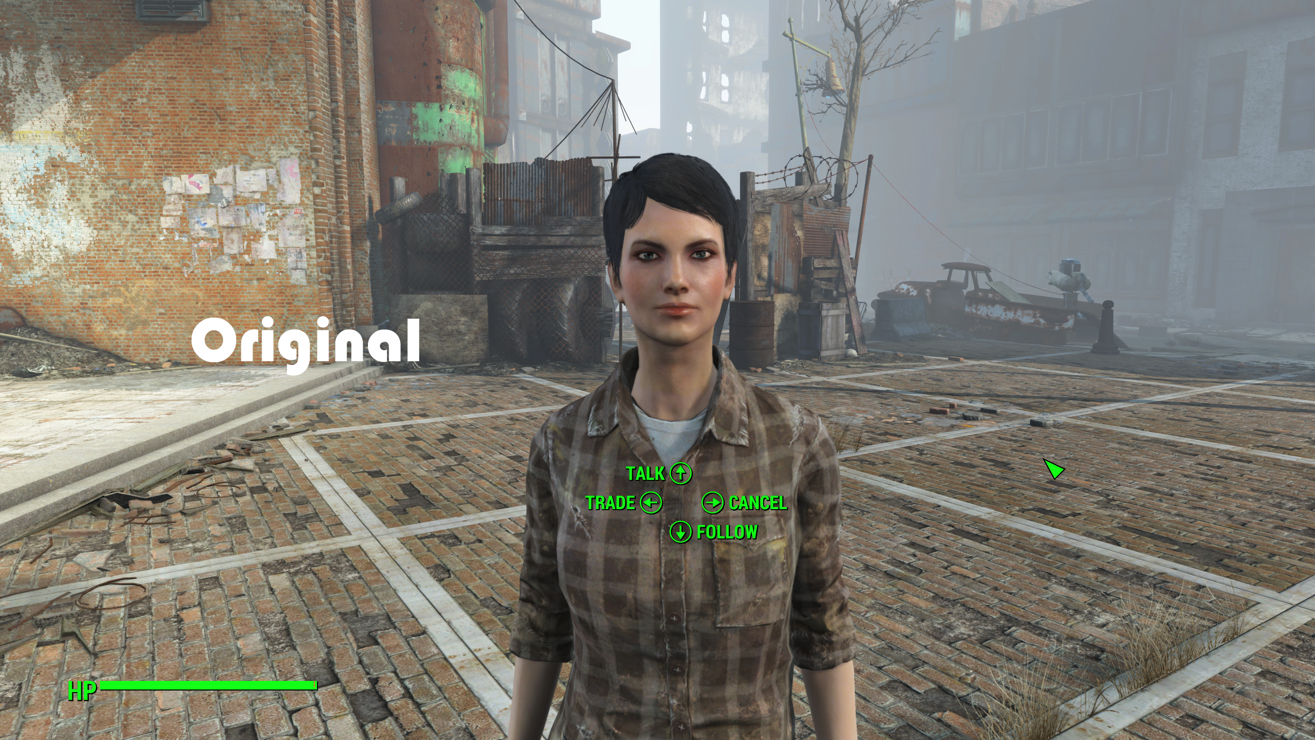
Task: Select the TRADE option
Action: (623, 502)
